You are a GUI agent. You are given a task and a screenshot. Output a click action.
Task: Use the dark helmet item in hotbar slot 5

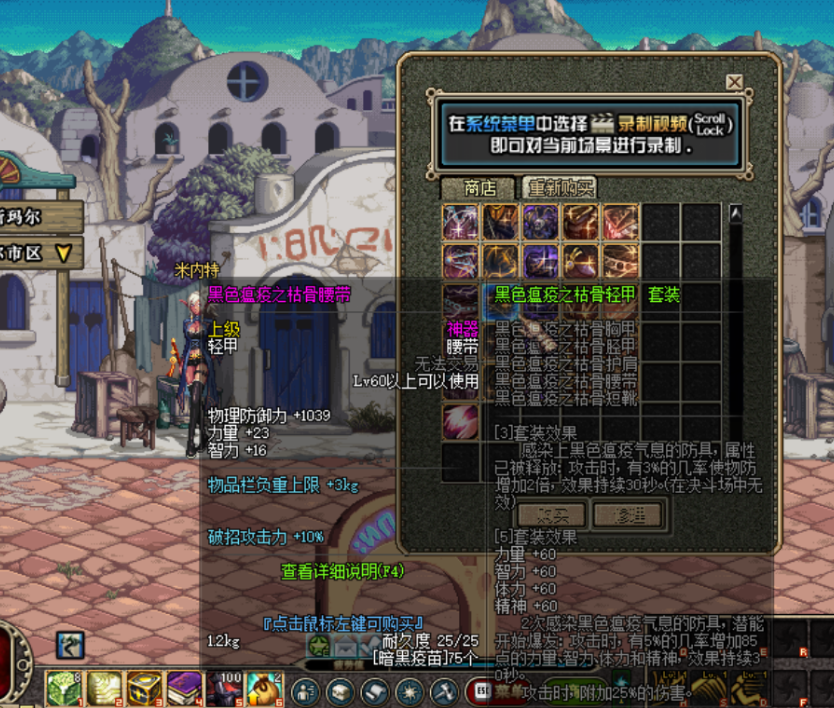pos(223,687)
